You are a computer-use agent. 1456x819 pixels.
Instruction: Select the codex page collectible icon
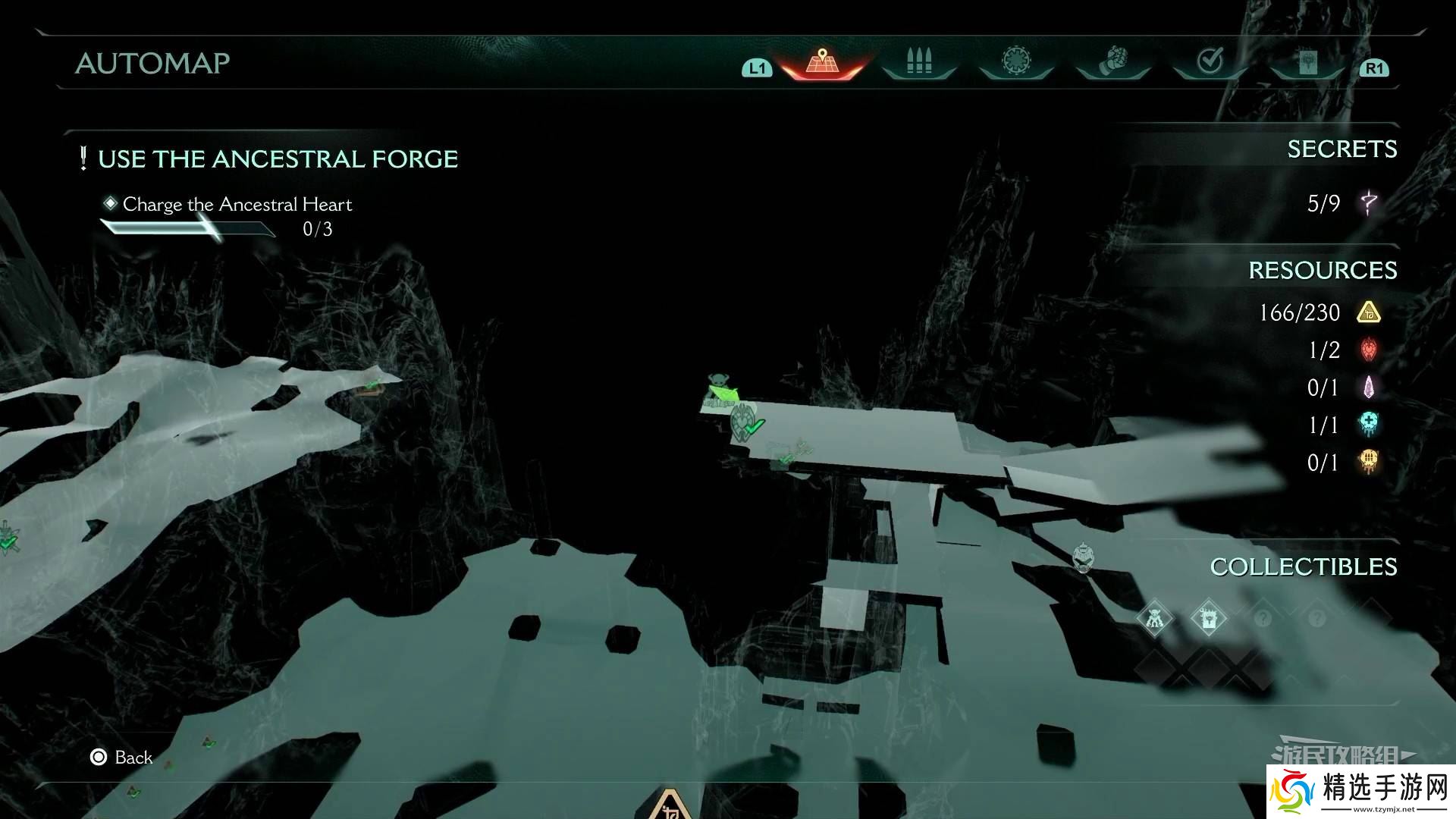(1208, 618)
